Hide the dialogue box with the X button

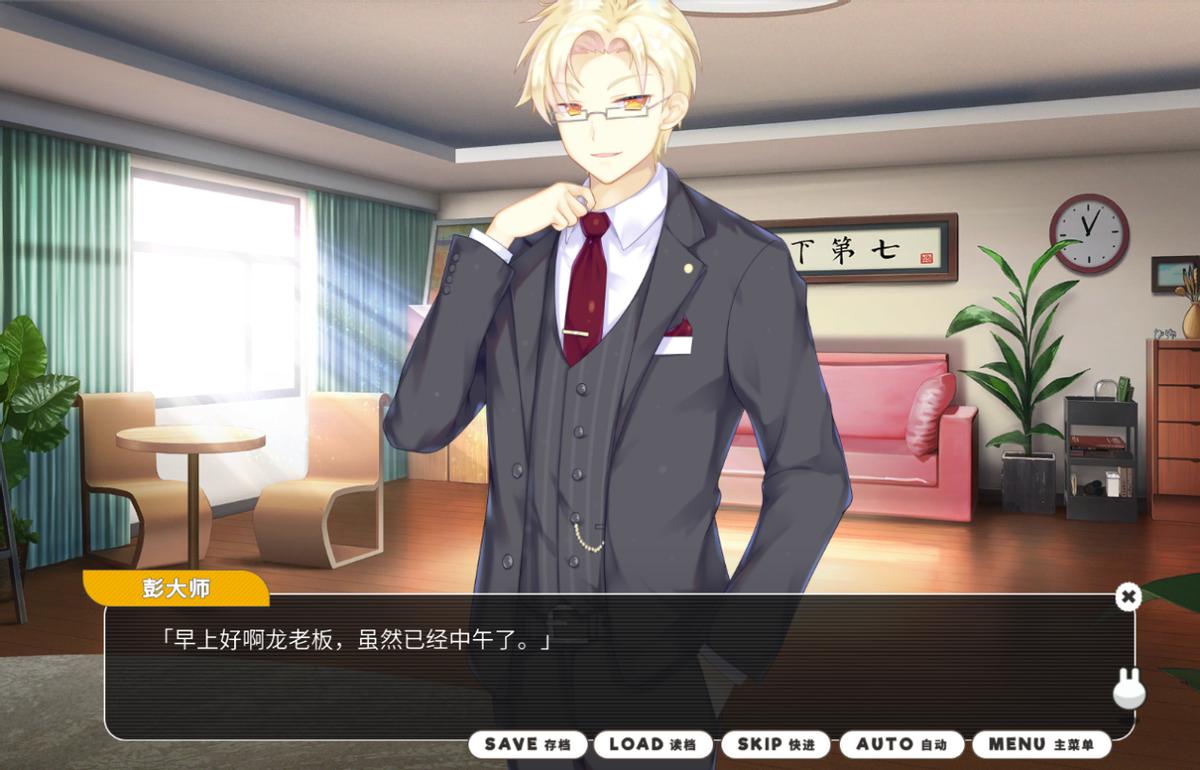pyautogui.click(x=1128, y=597)
